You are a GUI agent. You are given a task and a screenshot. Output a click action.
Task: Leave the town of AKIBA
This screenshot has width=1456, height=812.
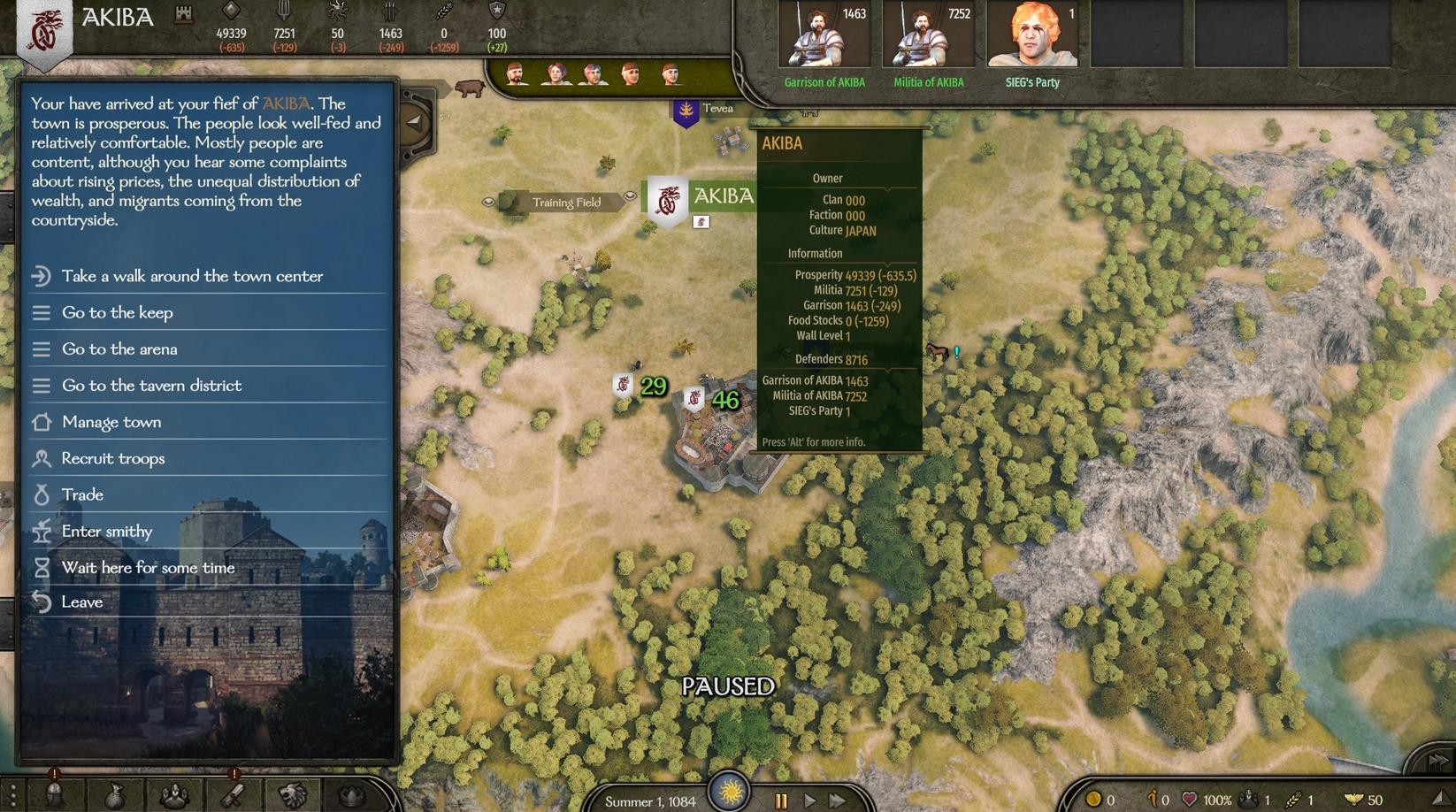pos(82,601)
